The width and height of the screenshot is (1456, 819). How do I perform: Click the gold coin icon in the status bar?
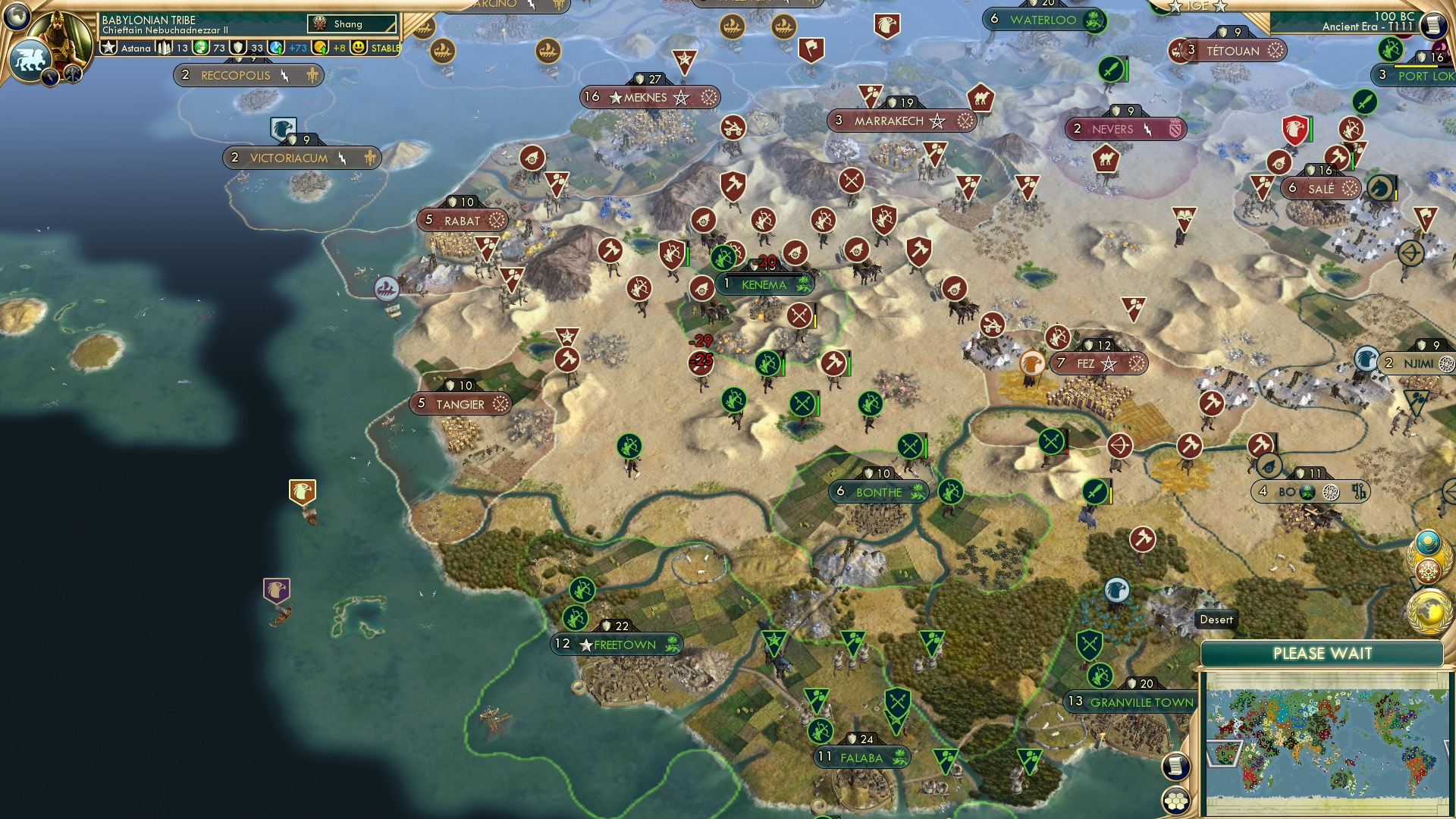[x=322, y=48]
